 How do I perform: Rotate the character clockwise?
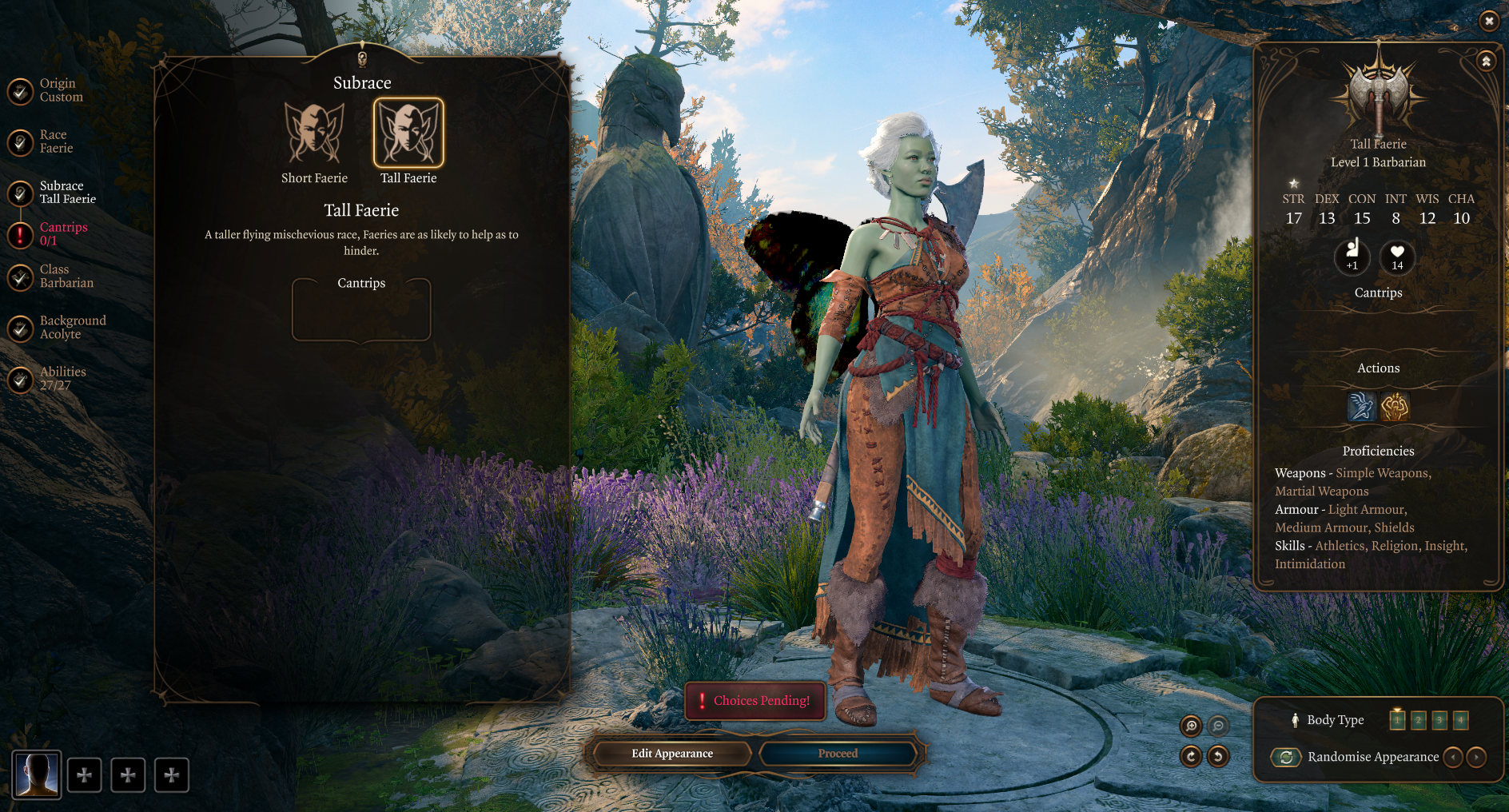click(x=1191, y=756)
